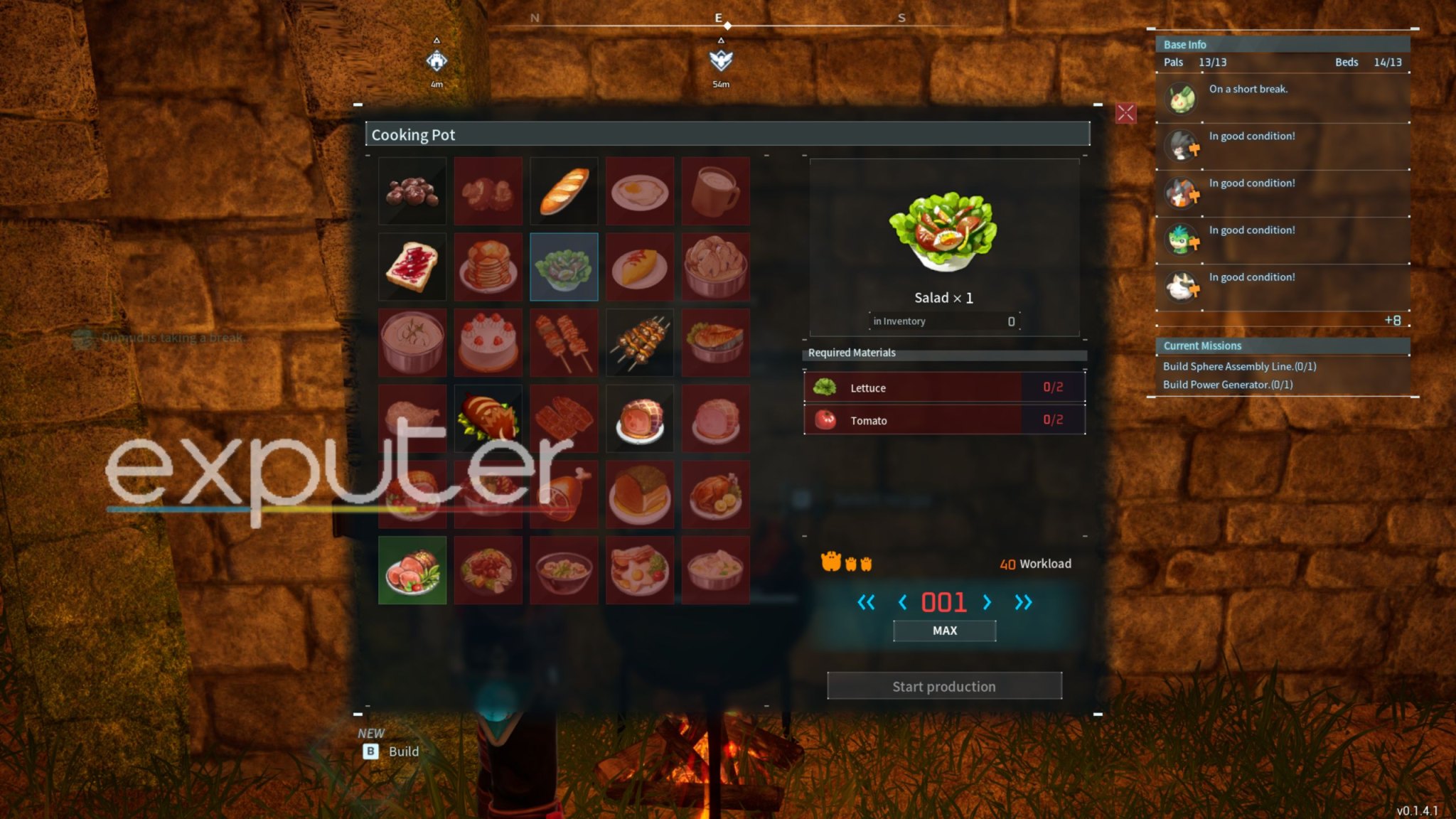Jump quantity down with the double left arrow
This screenshot has width=1456, height=819.
click(866, 603)
